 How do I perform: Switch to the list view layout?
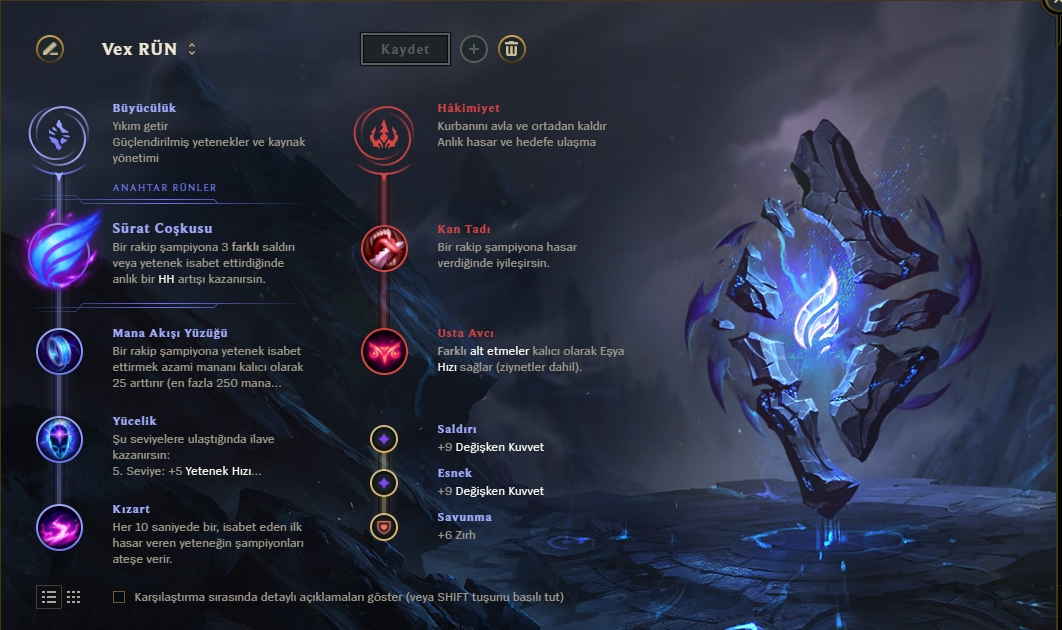tap(49, 597)
